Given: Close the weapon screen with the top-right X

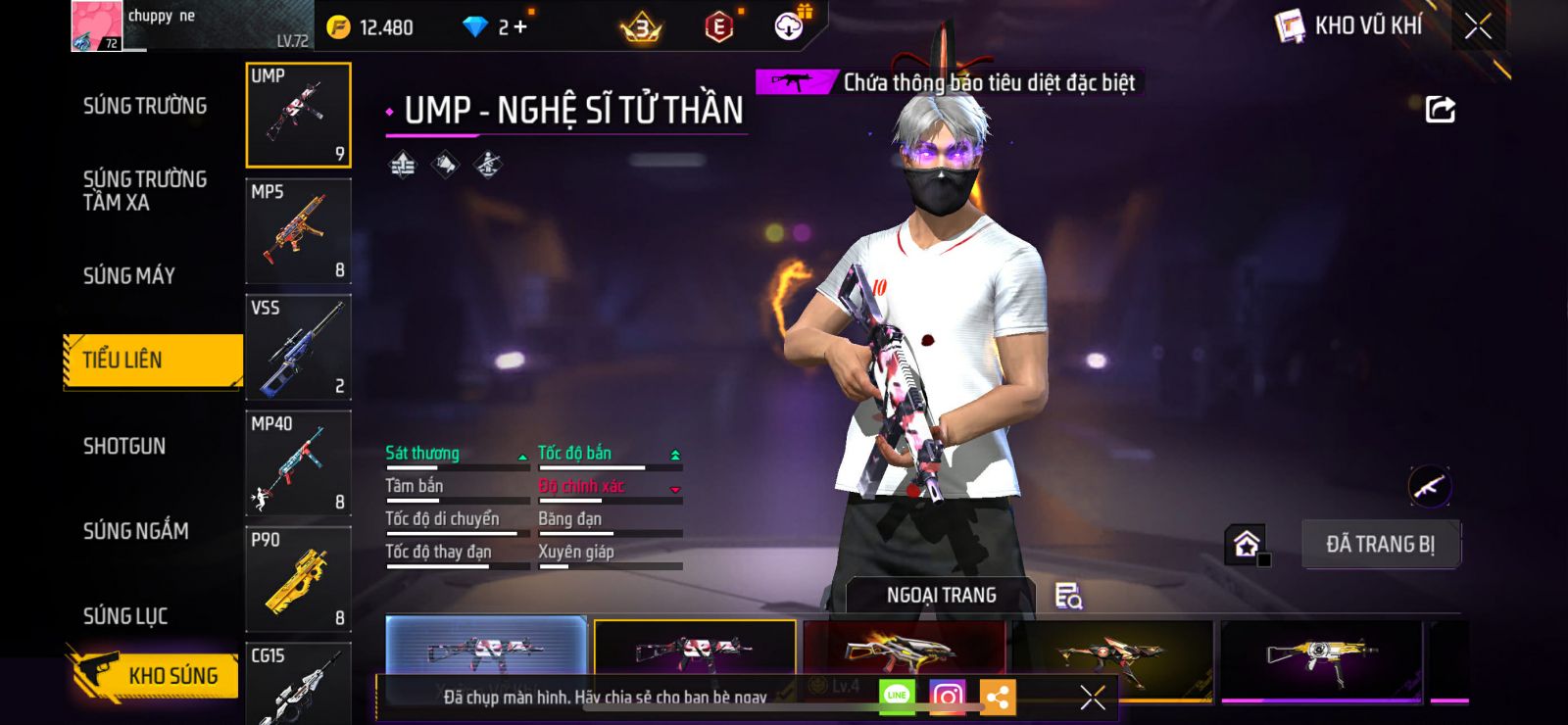Looking at the screenshot, I should 1478,26.
